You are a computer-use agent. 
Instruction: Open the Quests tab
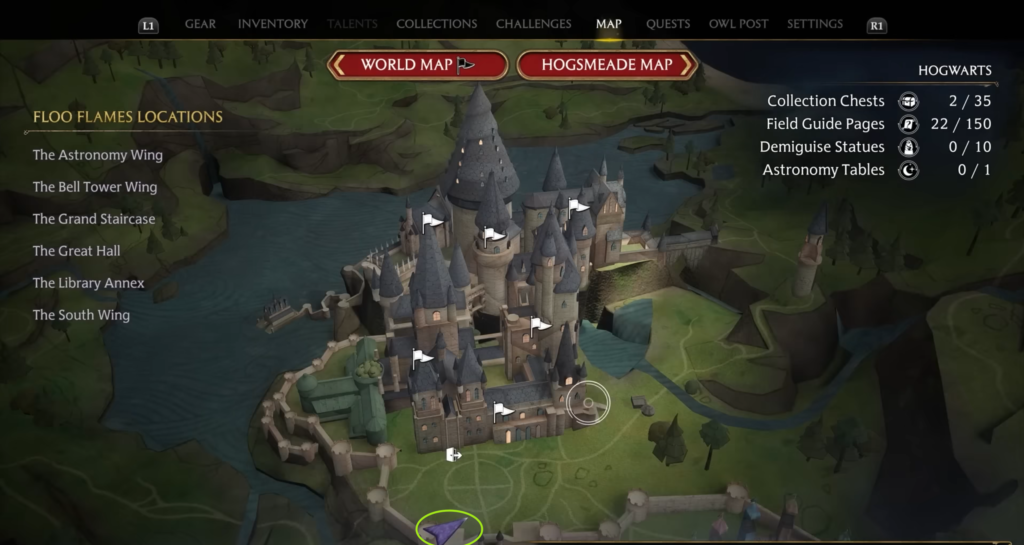coord(667,24)
